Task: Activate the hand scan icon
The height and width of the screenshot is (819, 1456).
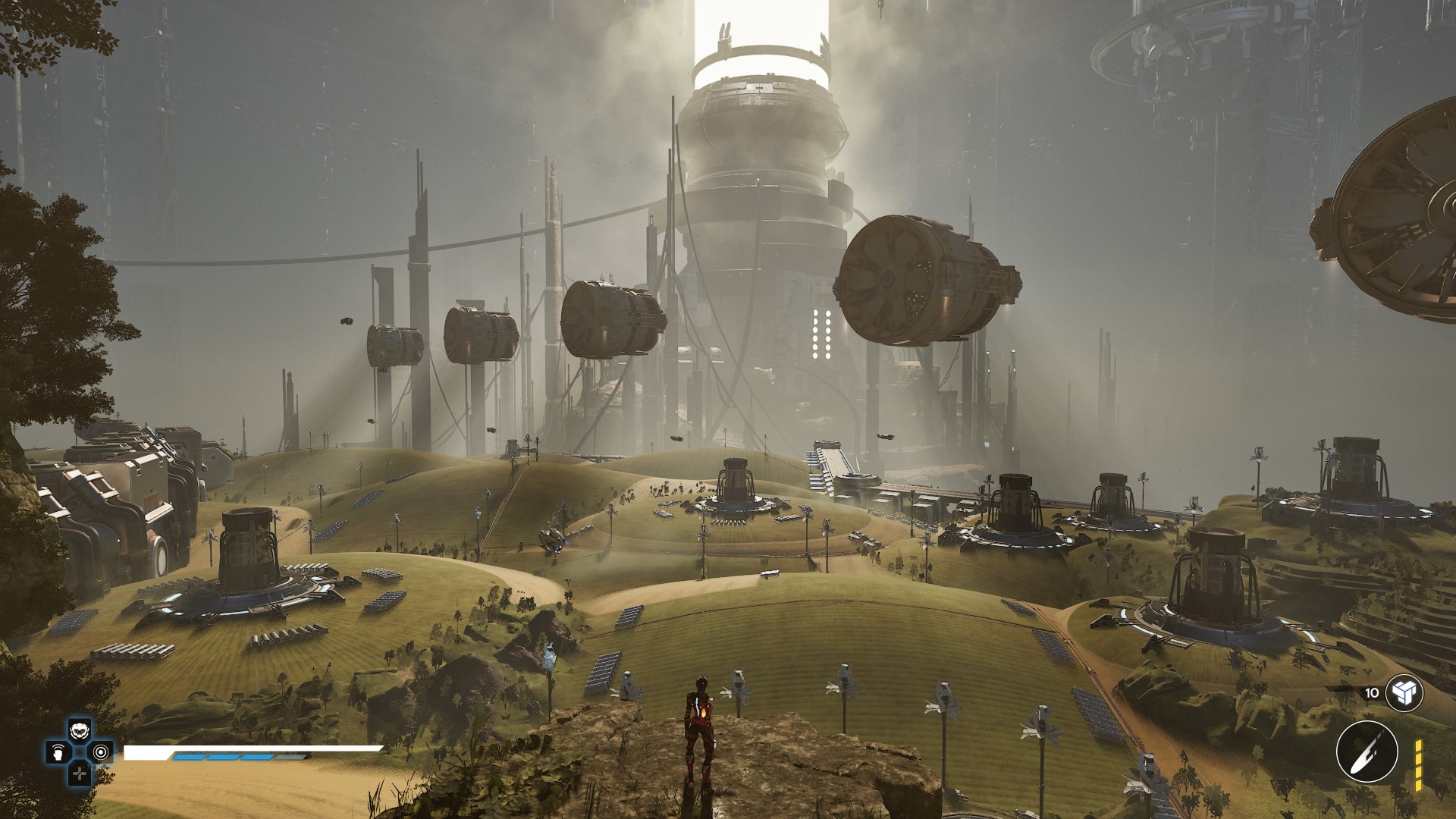Action: pyautogui.click(x=58, y=753)
